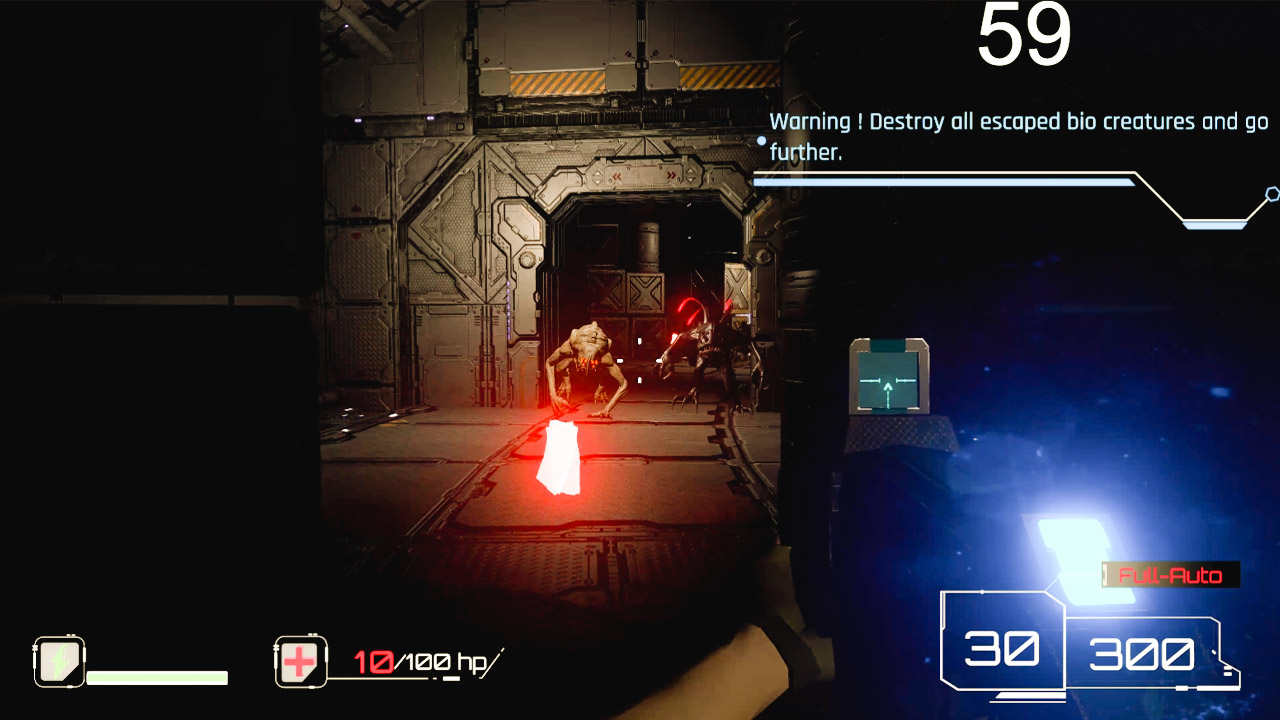Click the green energy battery icon
The image size is (1280, 720).
tap(59, 659)
